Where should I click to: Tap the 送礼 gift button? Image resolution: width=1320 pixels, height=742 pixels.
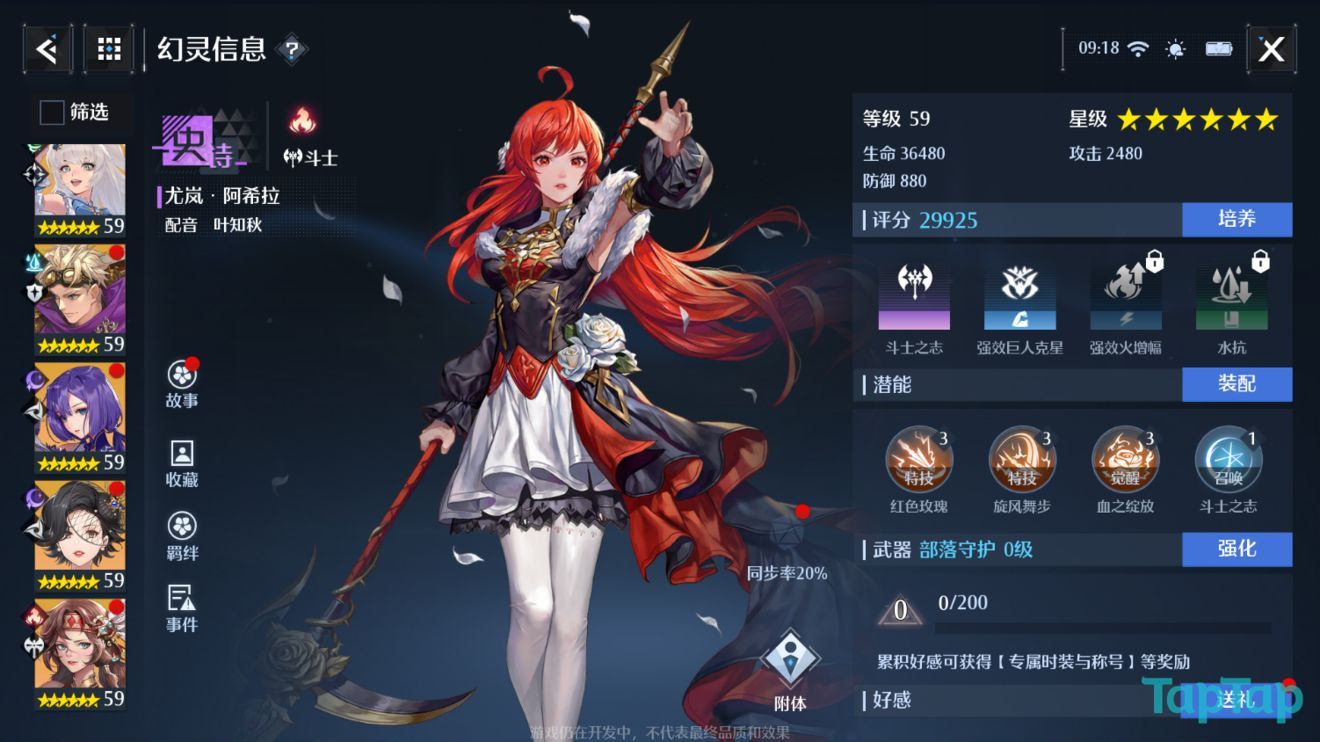[x=1238, y=702]
